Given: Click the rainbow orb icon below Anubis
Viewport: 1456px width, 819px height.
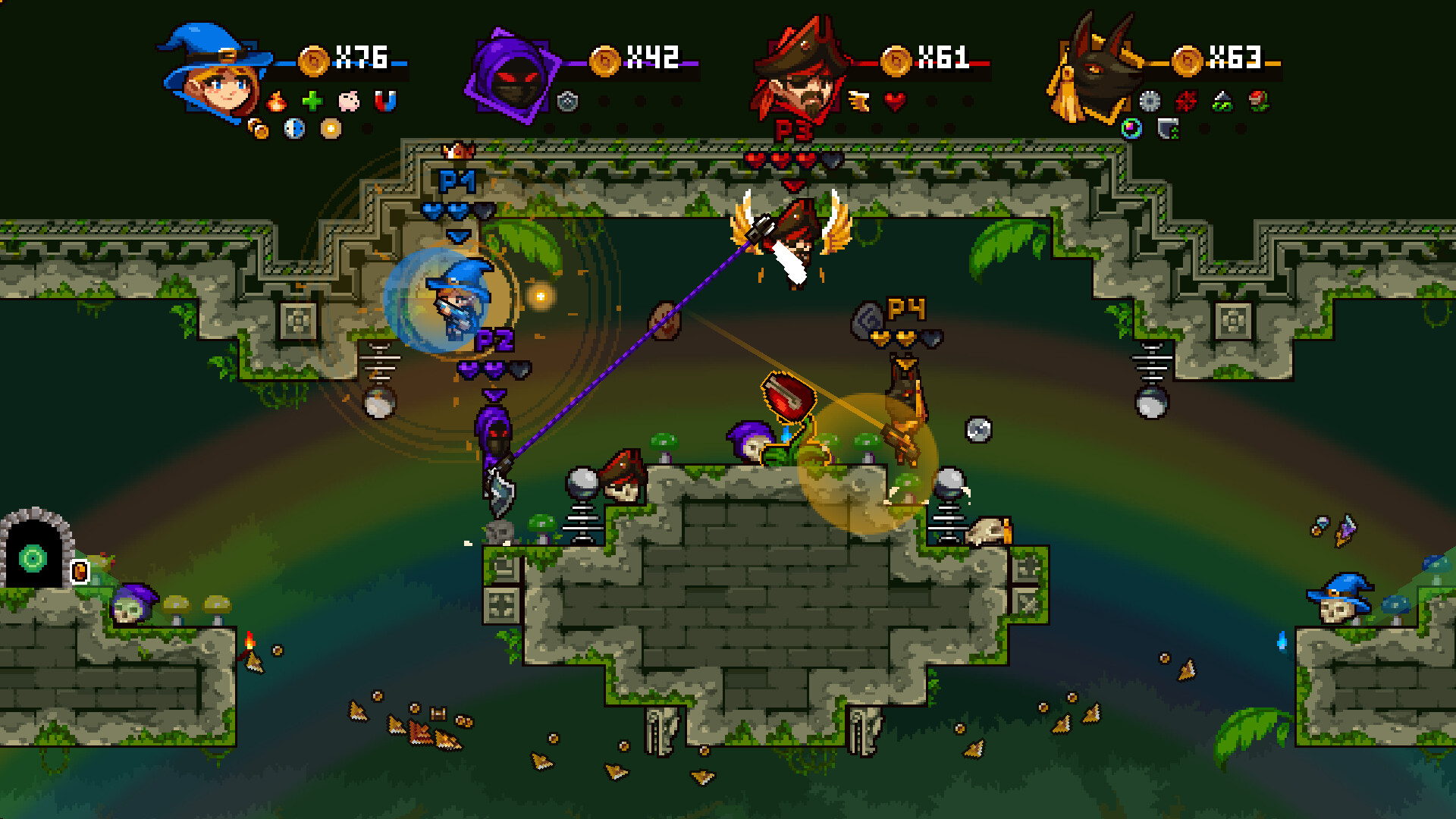Looking at the screenshot, I should coord(1131,128).
